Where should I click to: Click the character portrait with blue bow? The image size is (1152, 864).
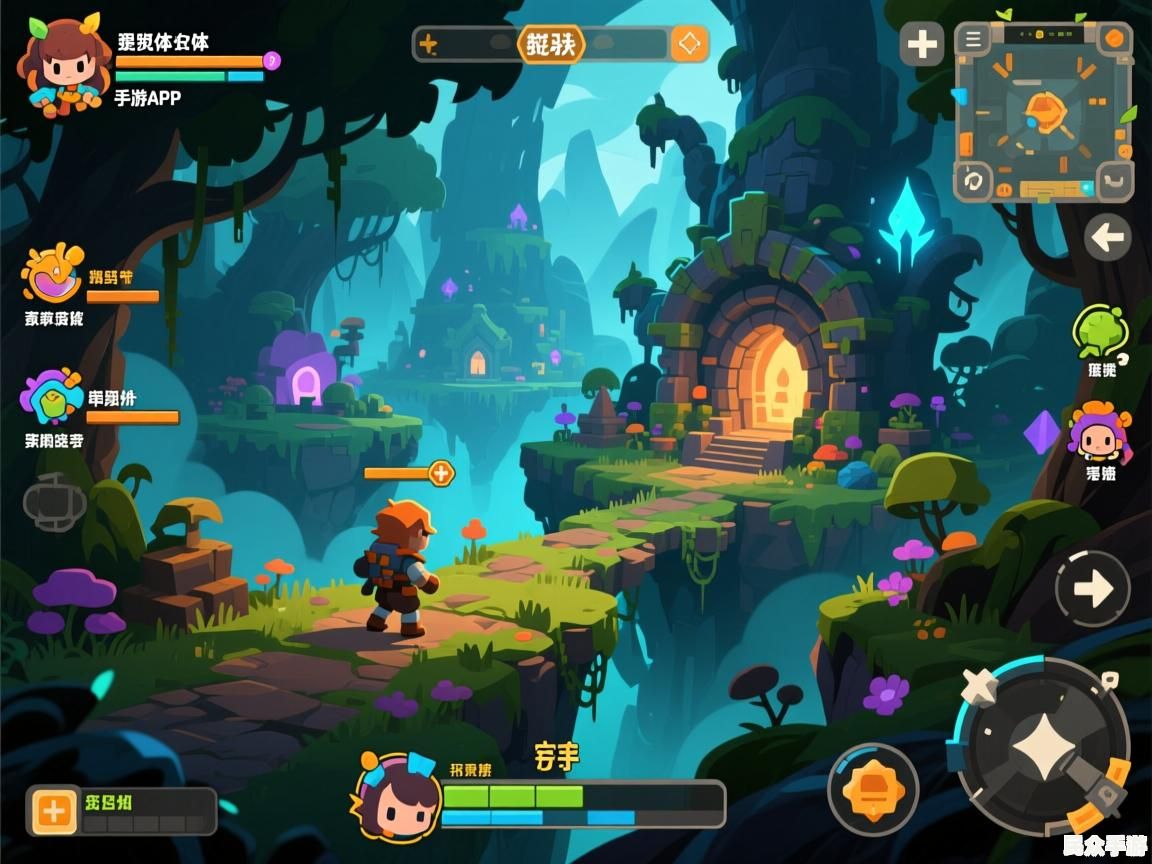[398, 797]
